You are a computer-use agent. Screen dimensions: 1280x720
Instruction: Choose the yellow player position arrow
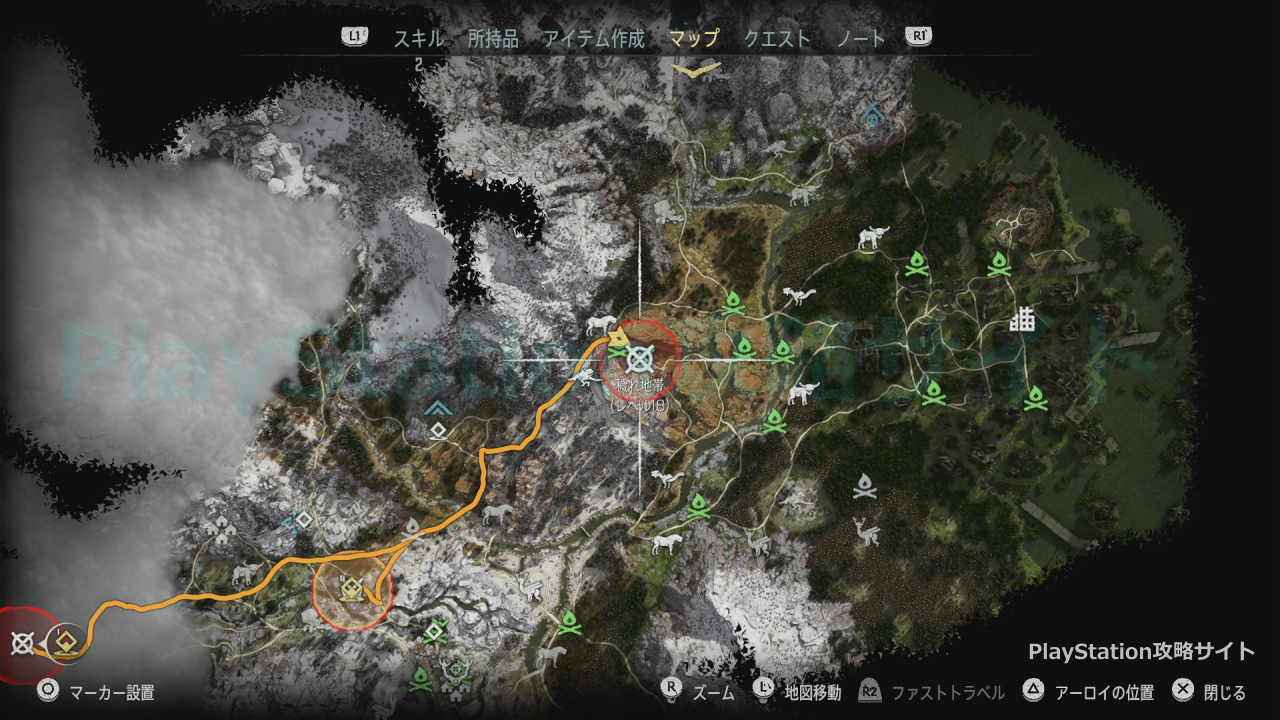click(x=619, y=334)
